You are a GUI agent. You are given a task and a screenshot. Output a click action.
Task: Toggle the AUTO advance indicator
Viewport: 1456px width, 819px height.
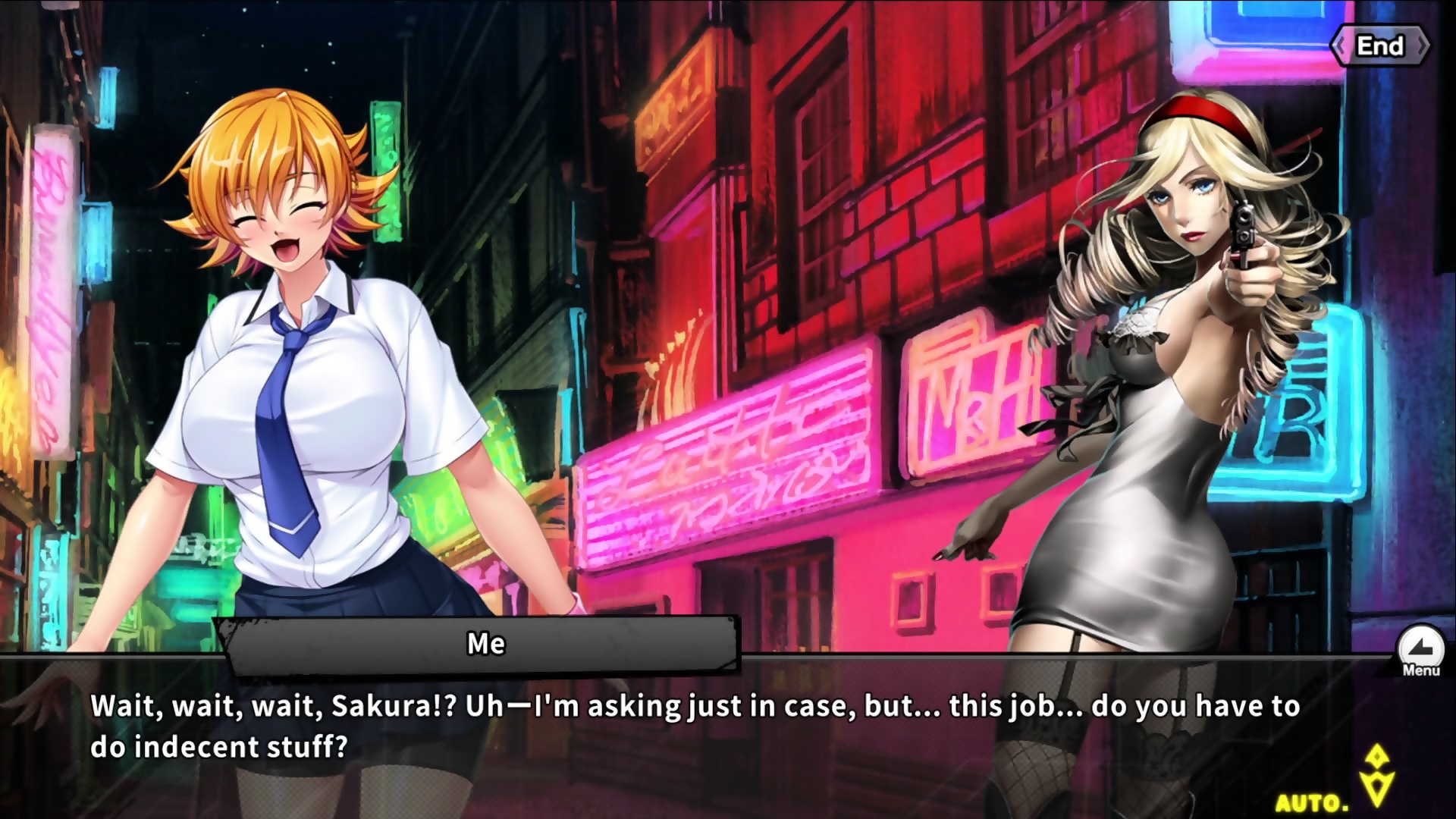(x=1313, y=802)
